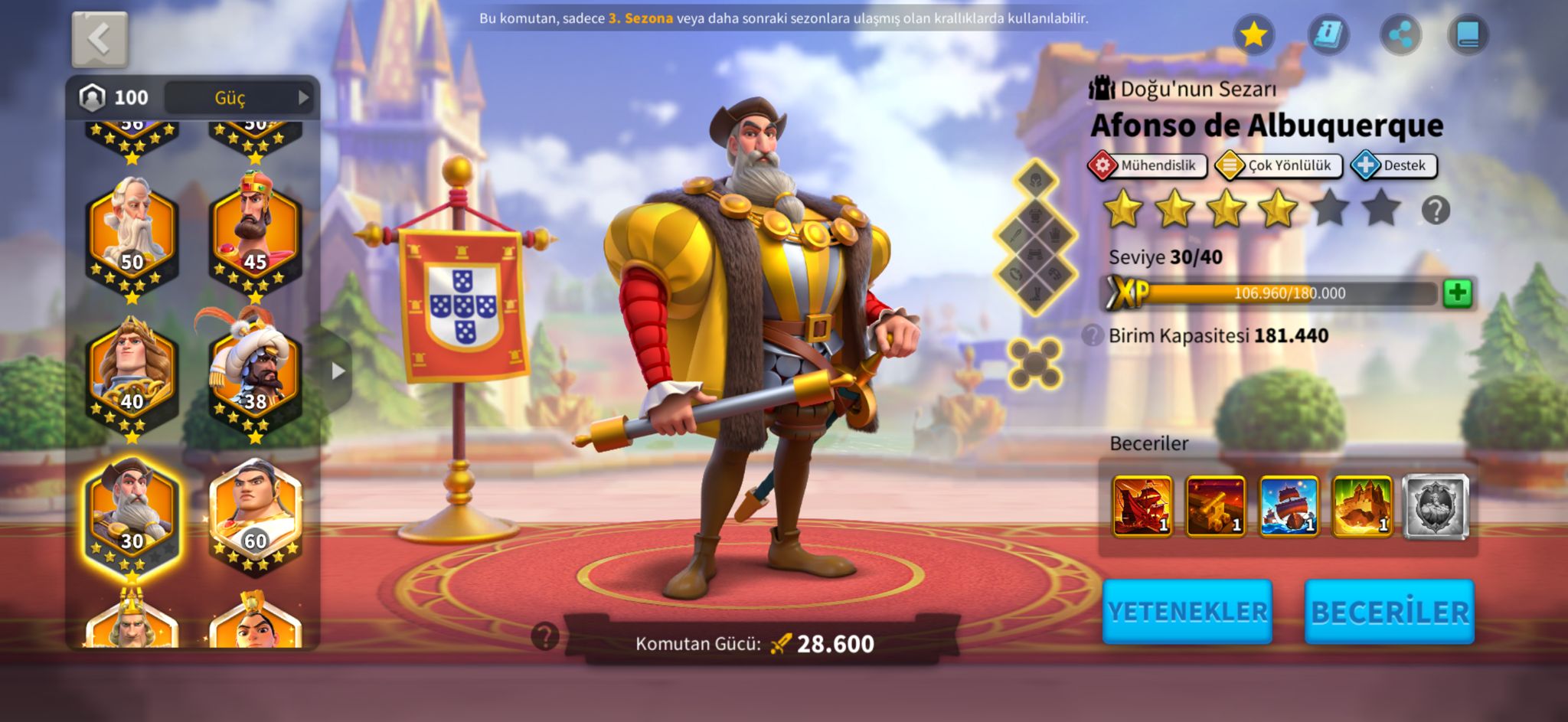Screen dimensions: 1568x722
Task: Open the Güç sort dropdown
Action: [x=240, y=98]
